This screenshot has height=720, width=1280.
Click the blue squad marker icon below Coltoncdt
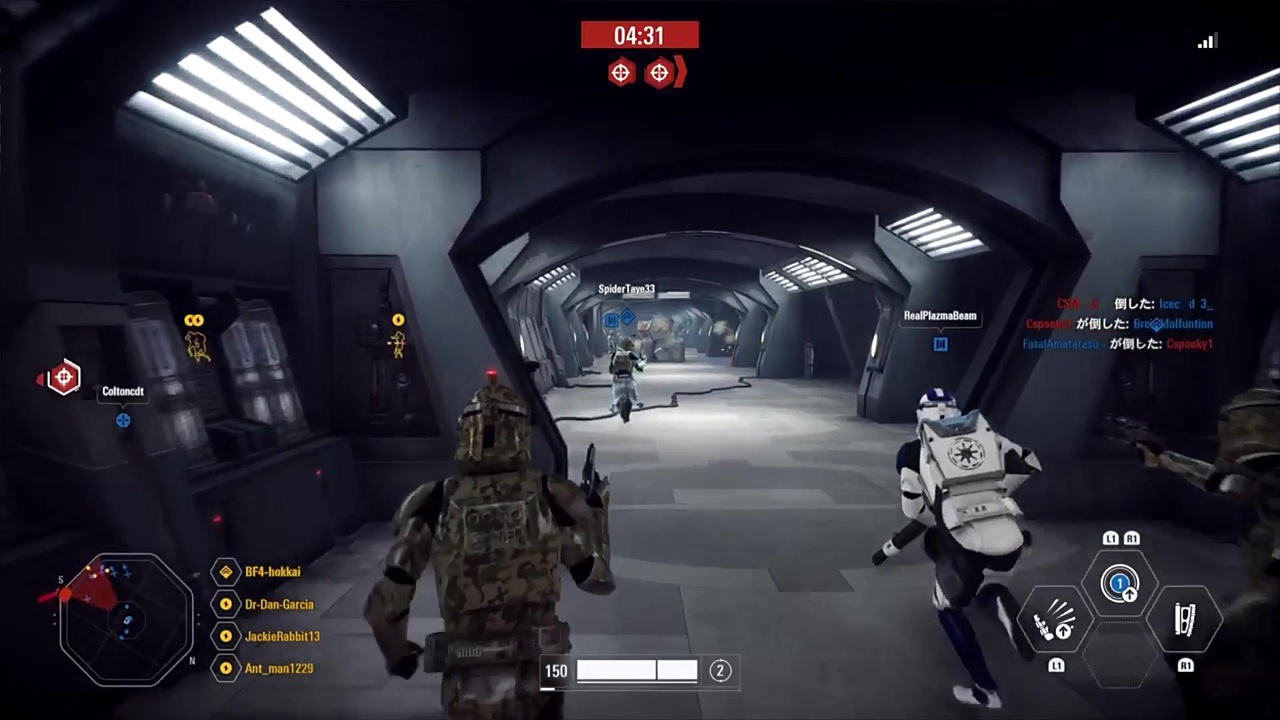coord(123,420)
